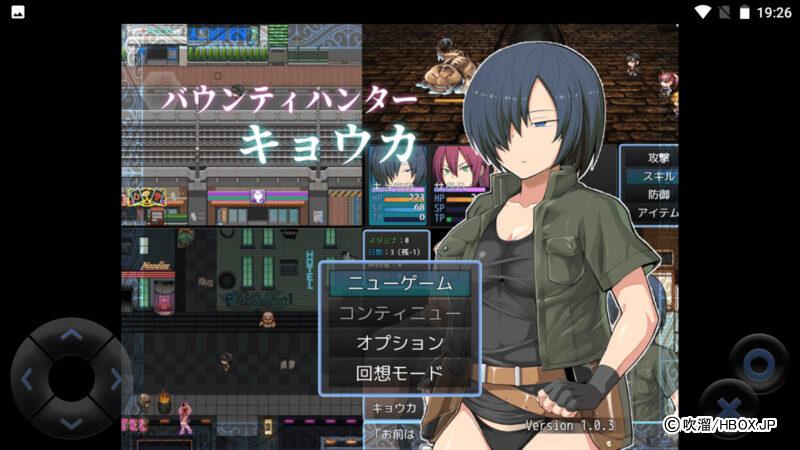Enter 回想モード recollection mode

pos(399,373)
